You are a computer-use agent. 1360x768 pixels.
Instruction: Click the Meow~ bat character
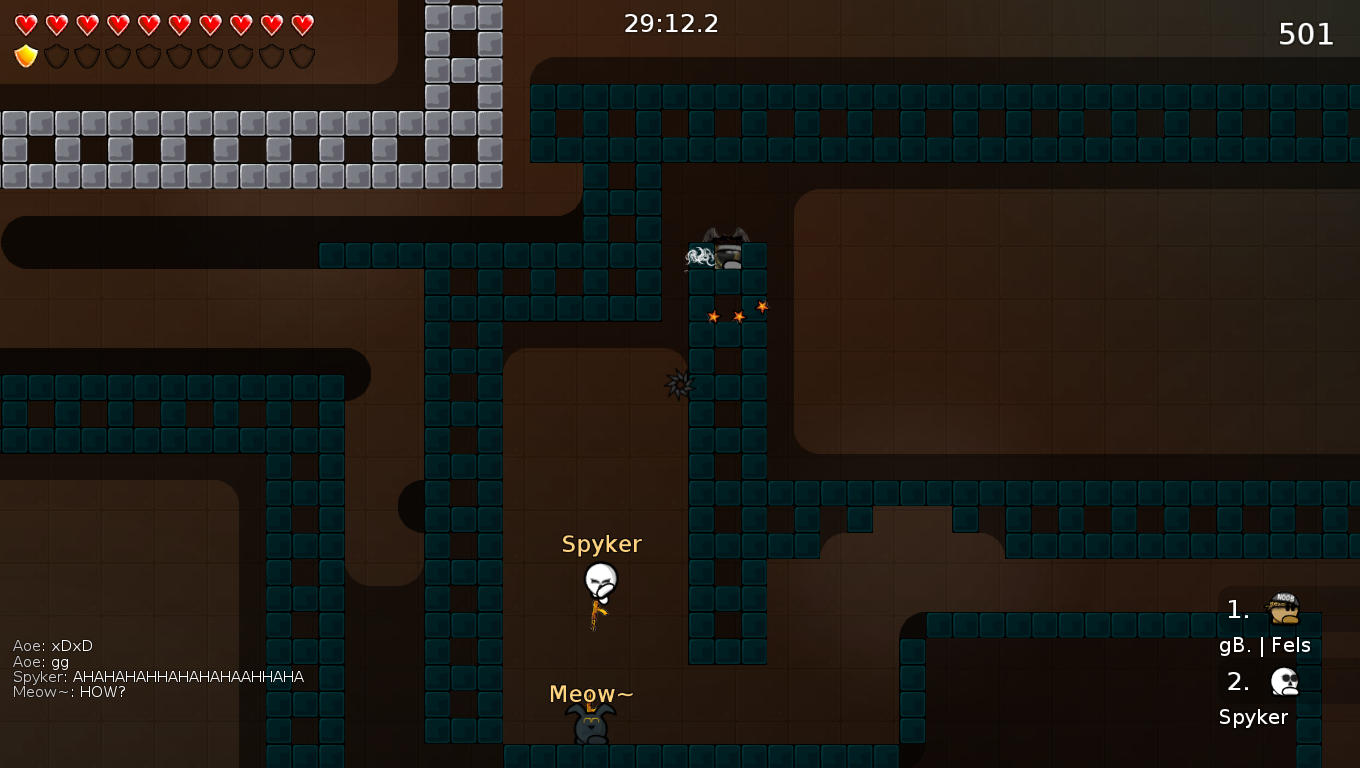tap(590, 722)
